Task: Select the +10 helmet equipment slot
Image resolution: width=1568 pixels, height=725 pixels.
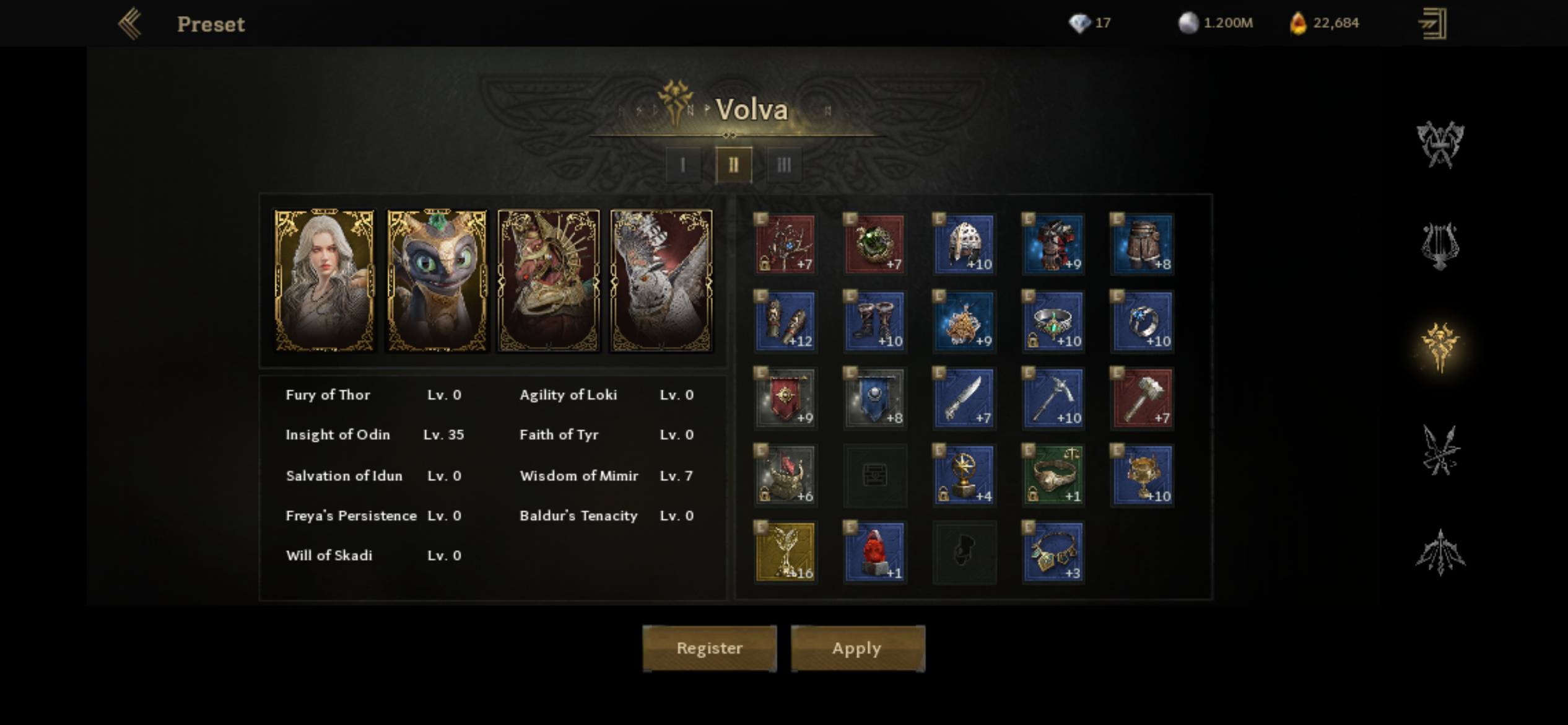Action: click(964, 244)
